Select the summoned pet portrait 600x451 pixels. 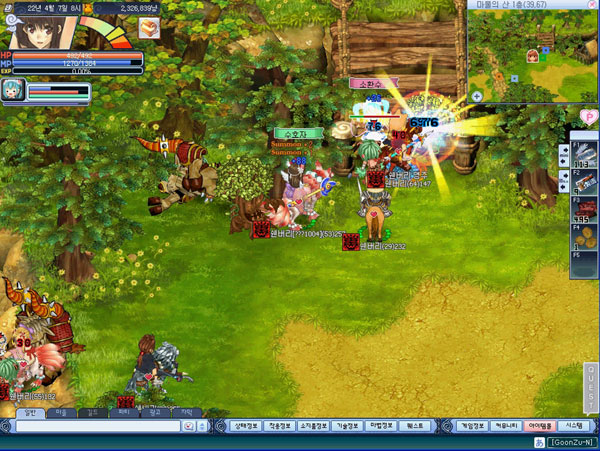12,91
